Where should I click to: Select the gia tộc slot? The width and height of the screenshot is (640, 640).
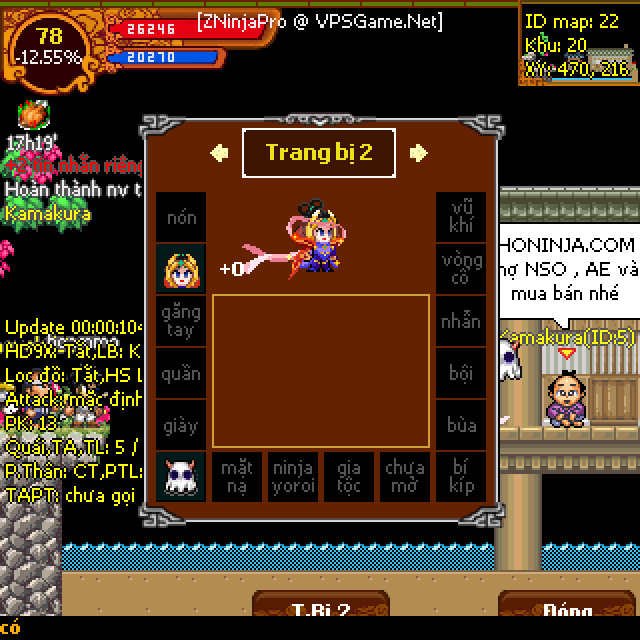pos(349,477)
